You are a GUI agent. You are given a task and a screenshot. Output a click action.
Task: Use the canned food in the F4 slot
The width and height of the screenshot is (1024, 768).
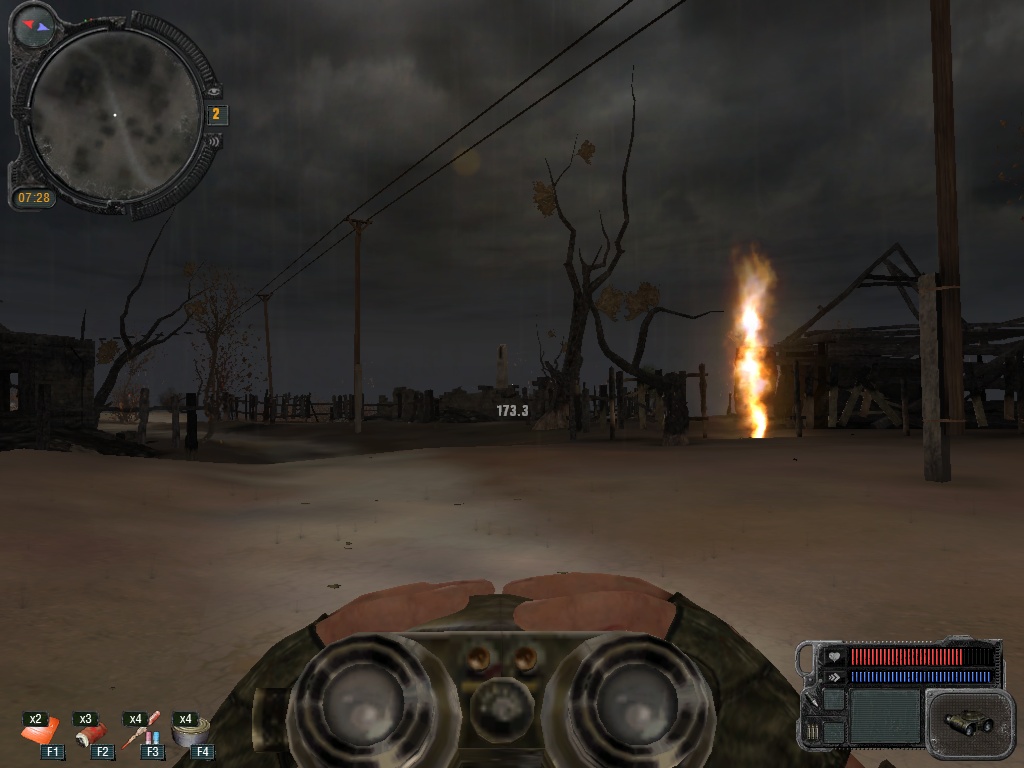point(190,732)
